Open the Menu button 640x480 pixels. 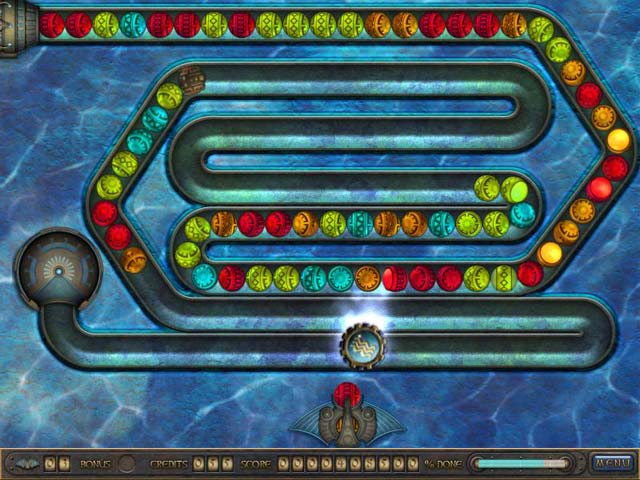pos(609,463)
